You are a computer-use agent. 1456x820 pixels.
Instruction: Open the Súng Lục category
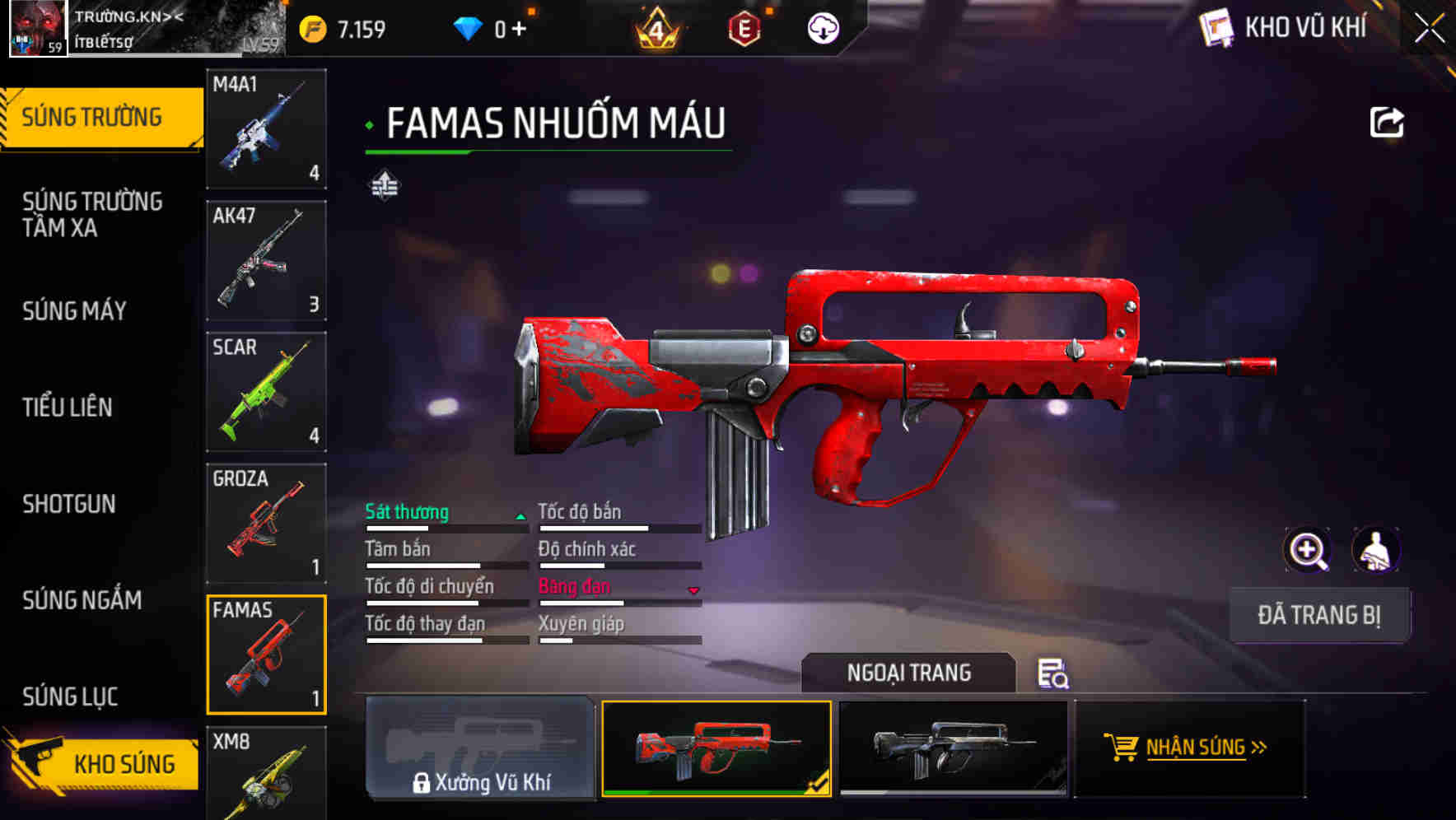(x=70, y=696)
